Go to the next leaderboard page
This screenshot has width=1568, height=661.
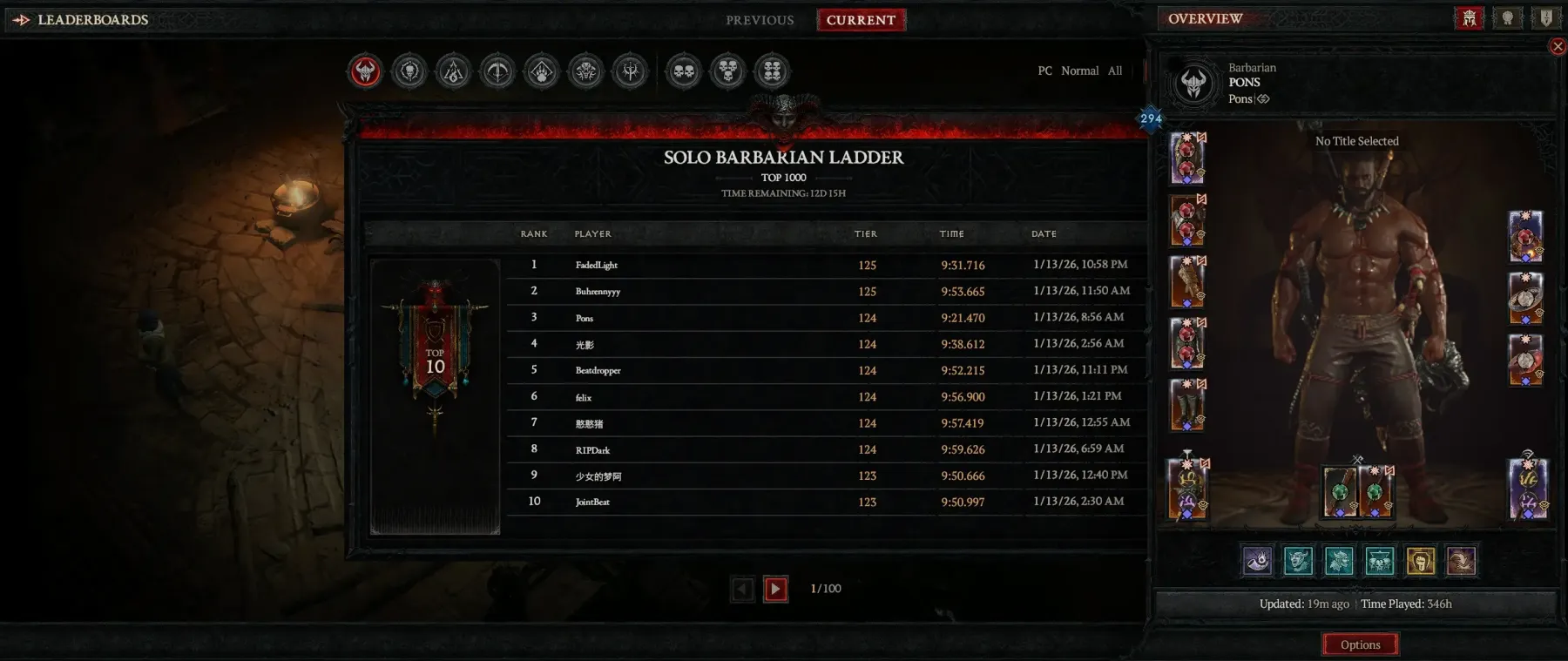[775, 590]
